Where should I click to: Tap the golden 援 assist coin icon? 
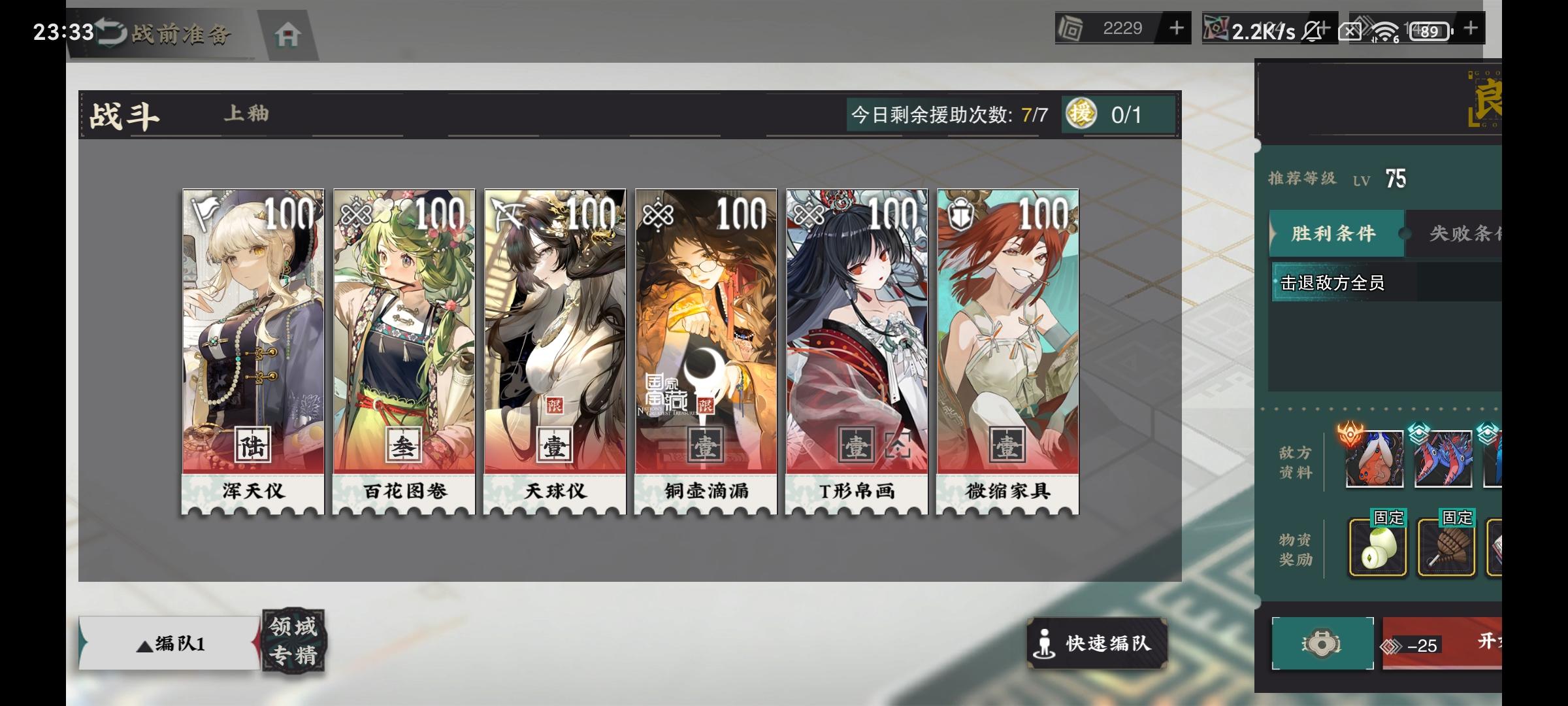click(x=1083, y=114)
